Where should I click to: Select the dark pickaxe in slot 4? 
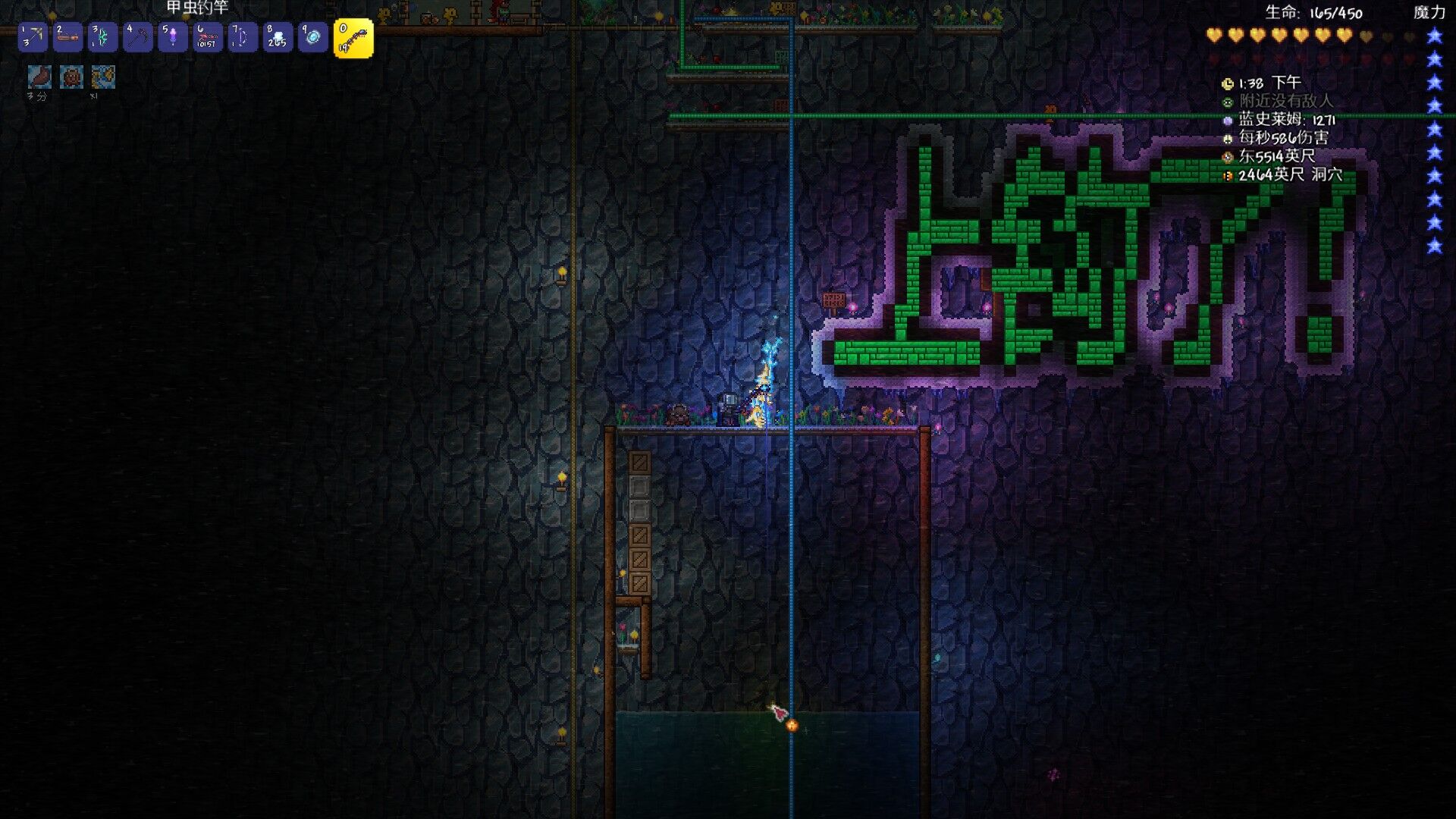[138, 37]
